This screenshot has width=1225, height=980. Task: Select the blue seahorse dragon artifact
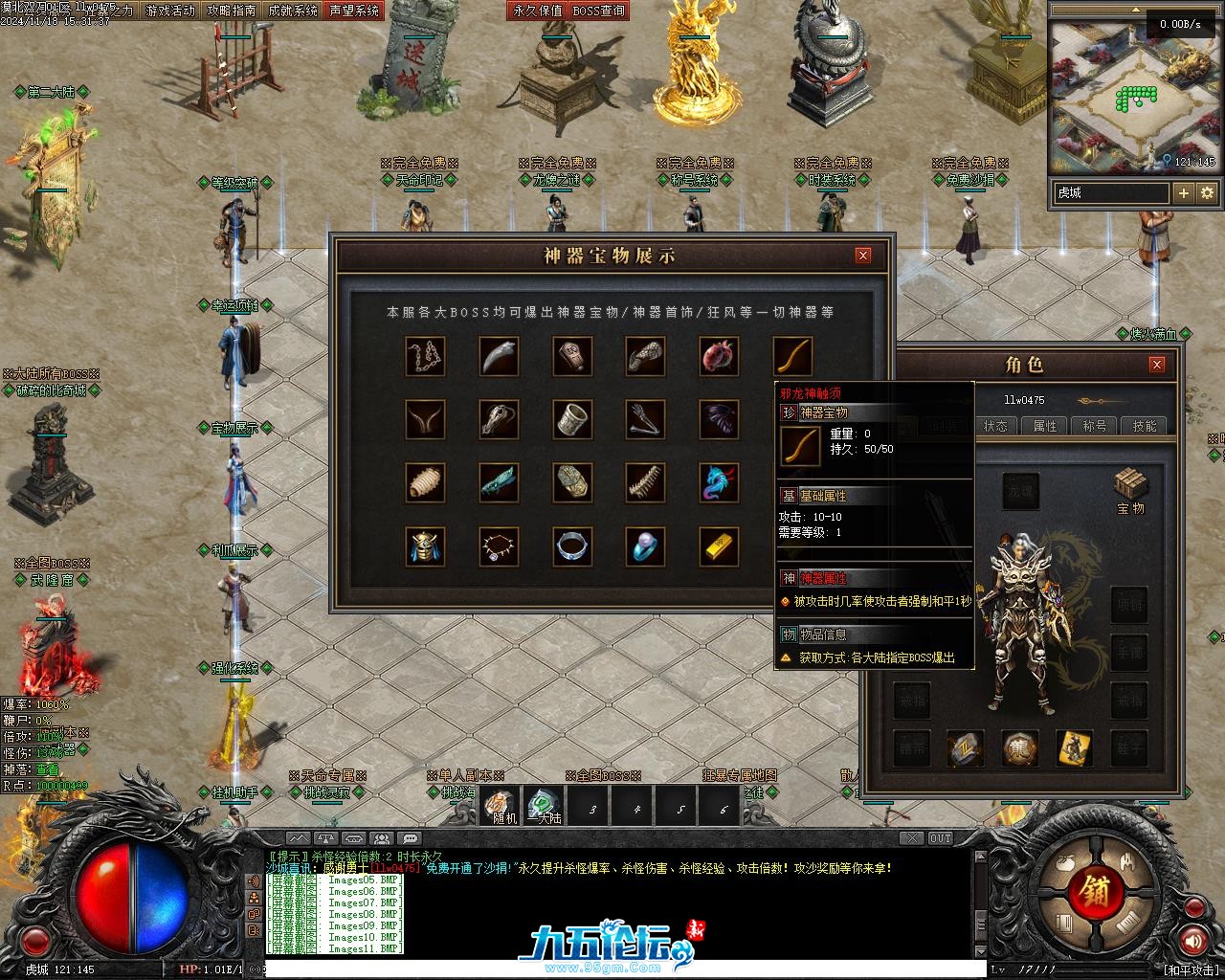point(719,483)
